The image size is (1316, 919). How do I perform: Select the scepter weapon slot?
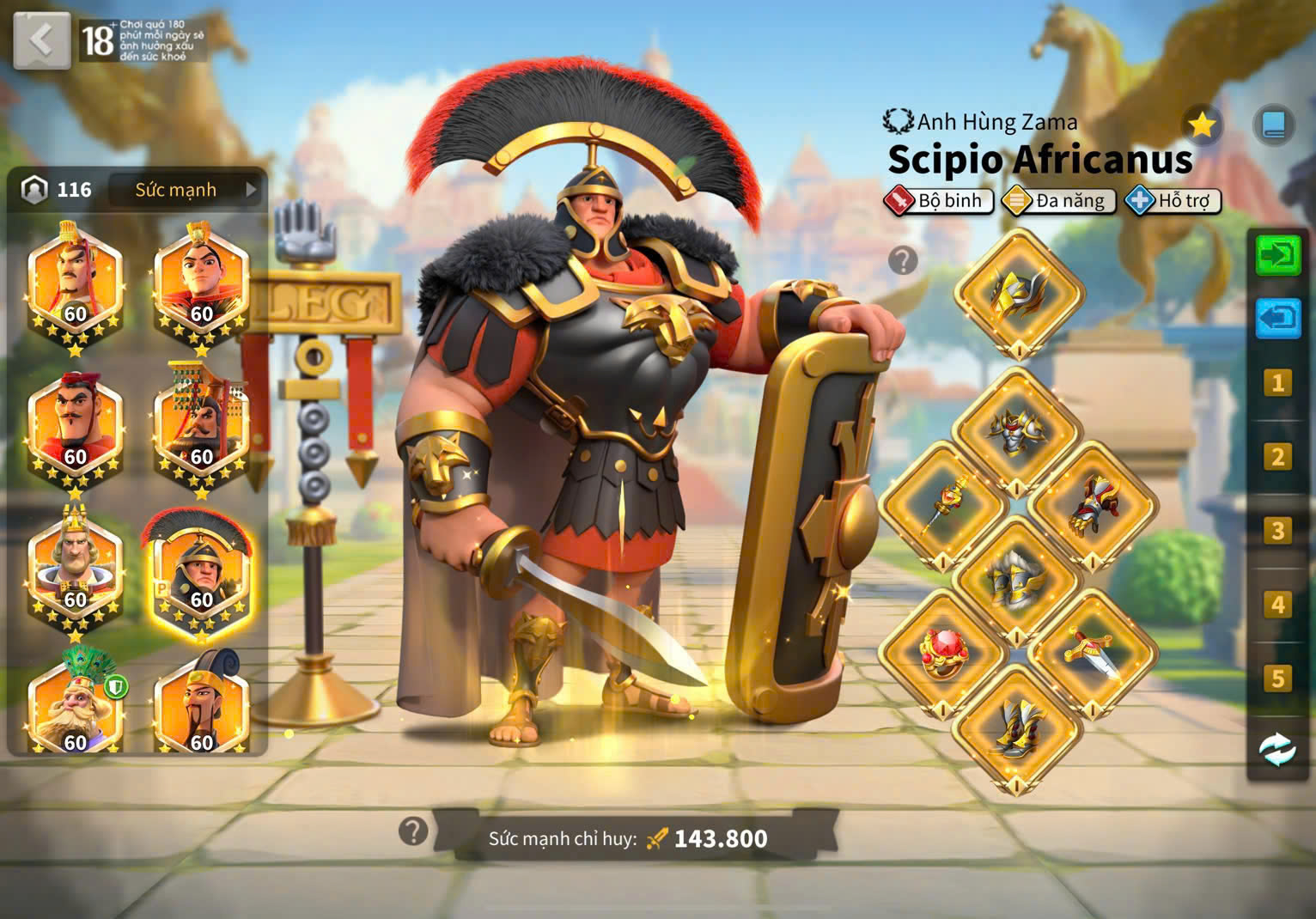pyautogui.click(x=943, y=505)
